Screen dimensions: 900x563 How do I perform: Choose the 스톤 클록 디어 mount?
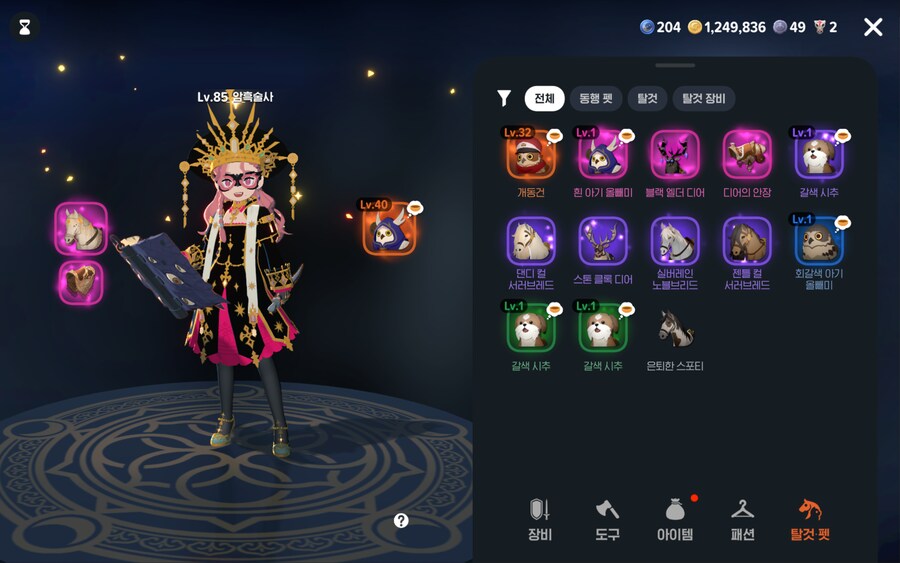point(603,242)
